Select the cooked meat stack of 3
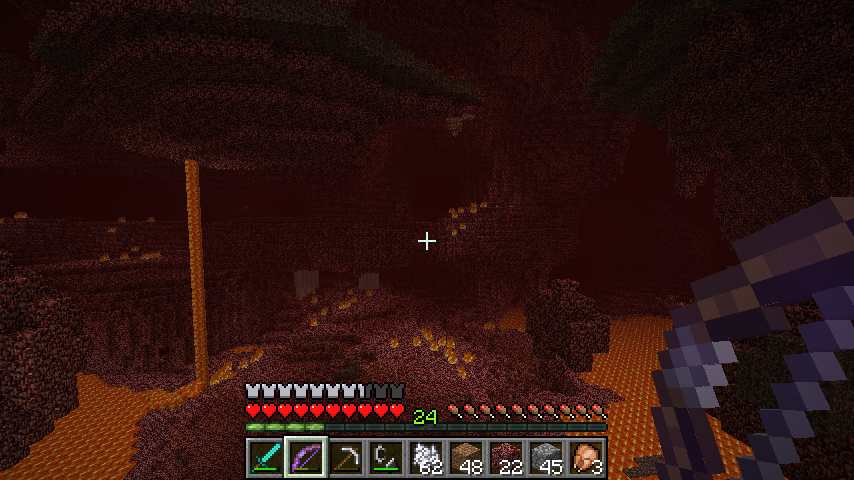 coord(585,458)
